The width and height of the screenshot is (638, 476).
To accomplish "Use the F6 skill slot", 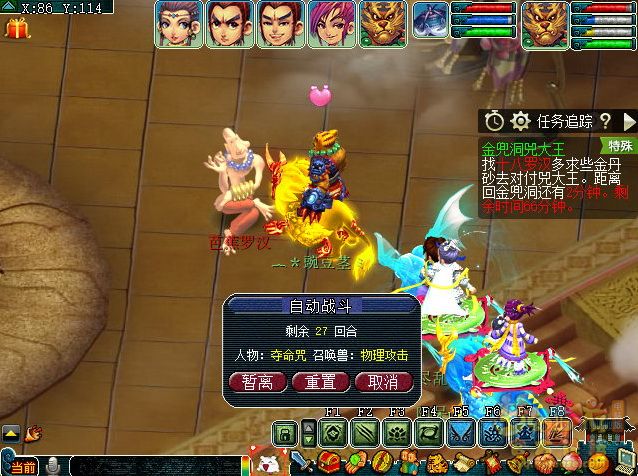I will [490, 432].
